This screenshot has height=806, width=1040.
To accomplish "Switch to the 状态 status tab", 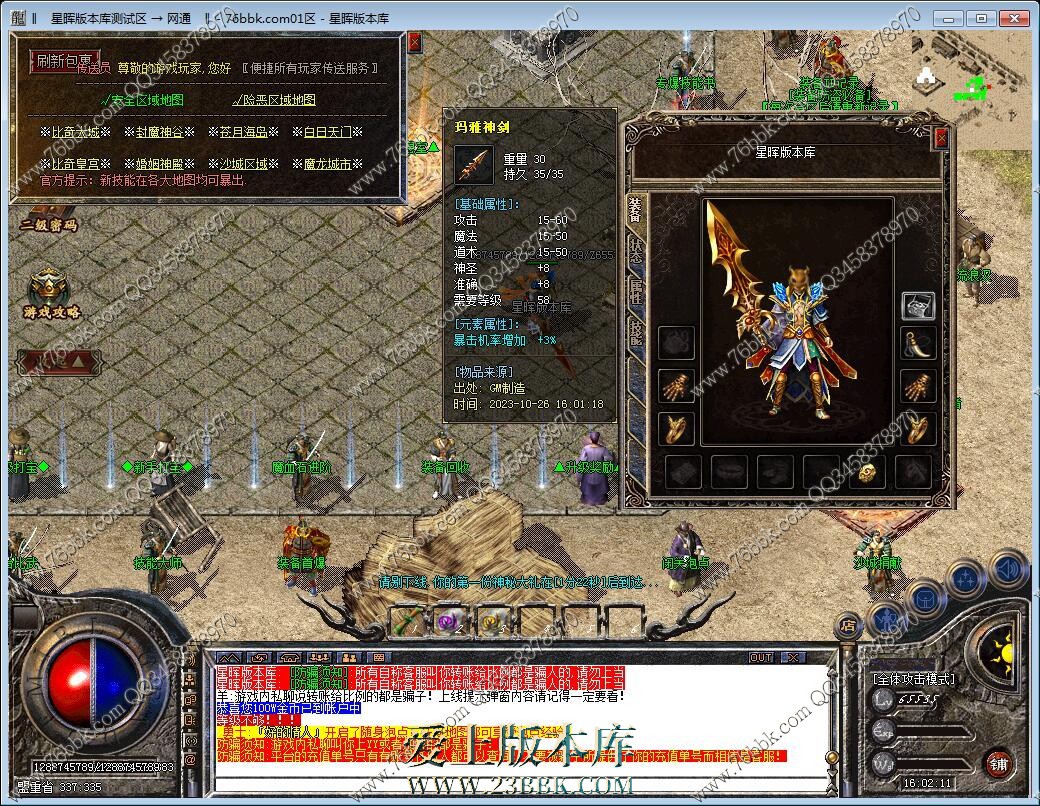I will [x=636, y=250].
